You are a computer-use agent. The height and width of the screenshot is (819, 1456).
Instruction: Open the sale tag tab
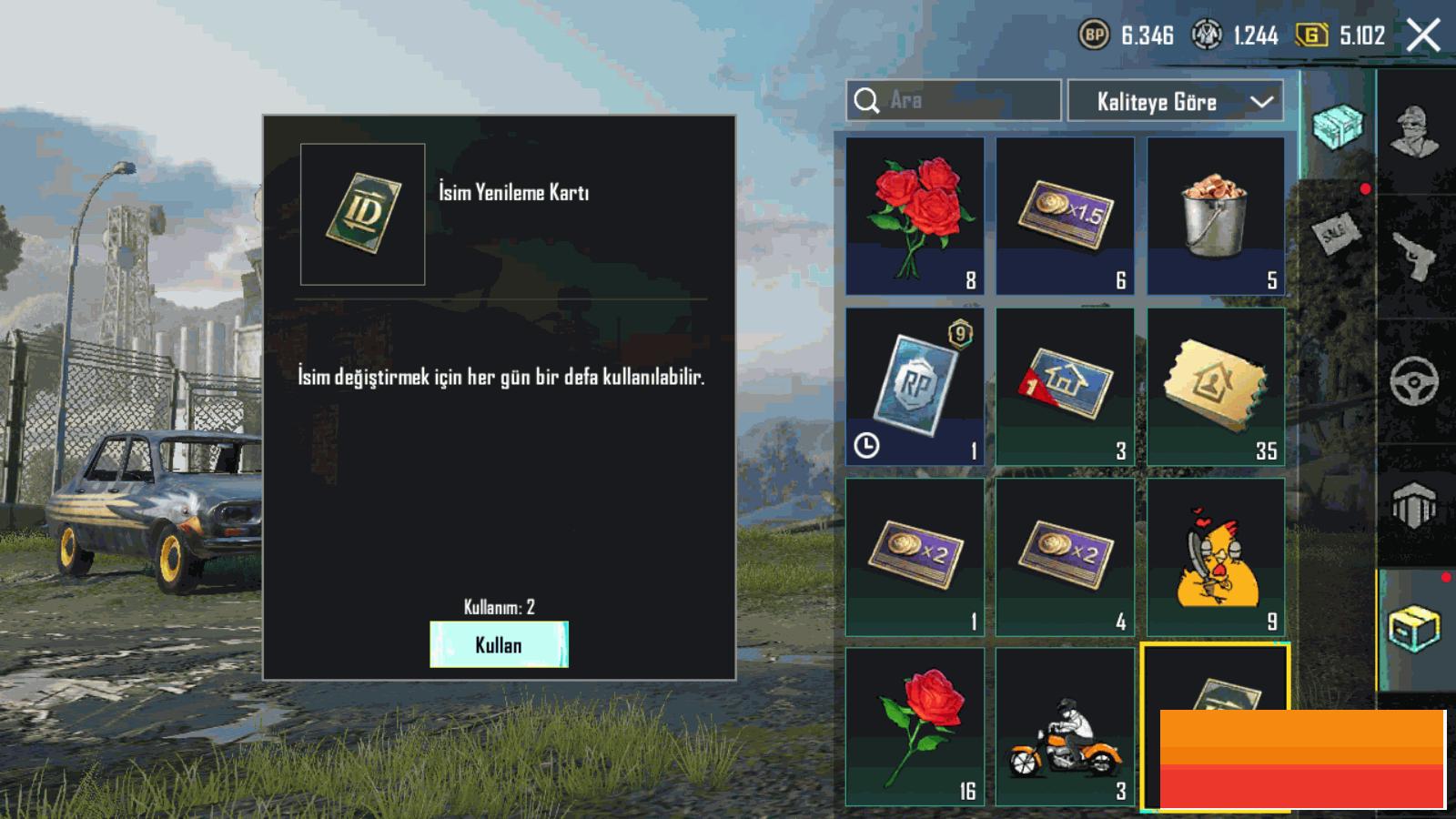pyautogui.click(x=1336, y=233)
